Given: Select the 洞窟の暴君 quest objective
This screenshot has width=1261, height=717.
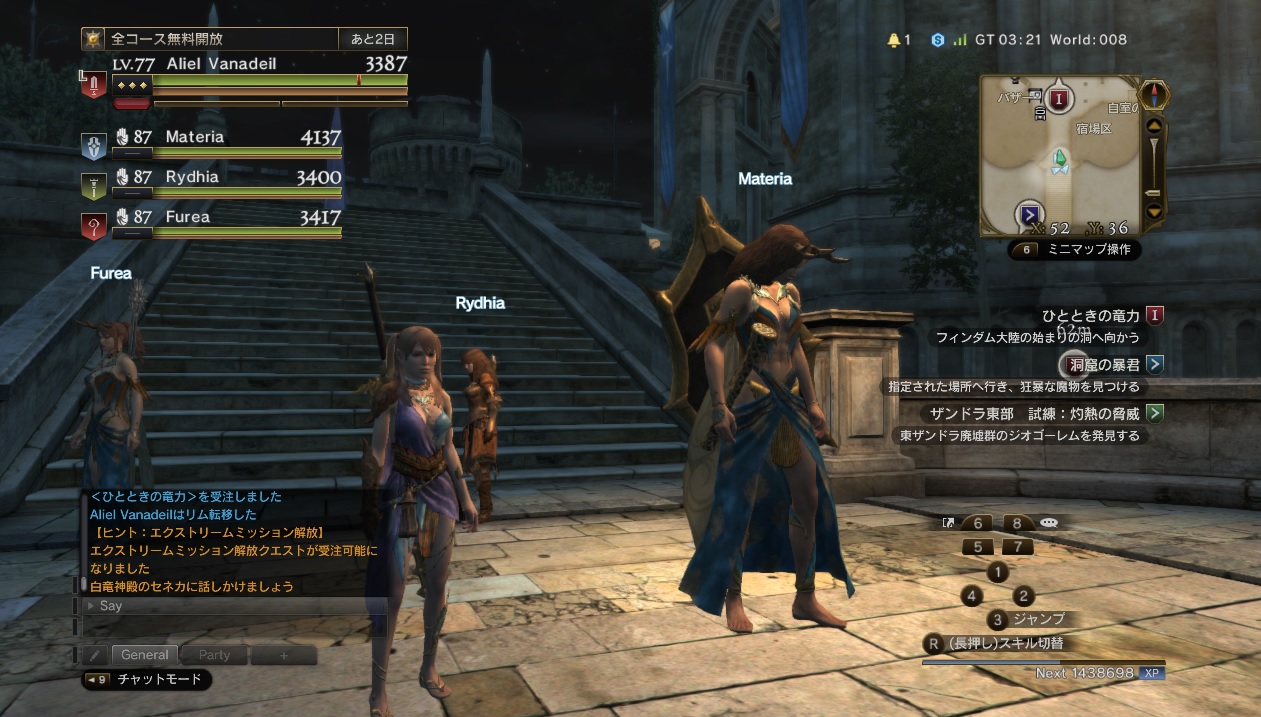Looking at the screenshot, I should tap(1102, 364).
